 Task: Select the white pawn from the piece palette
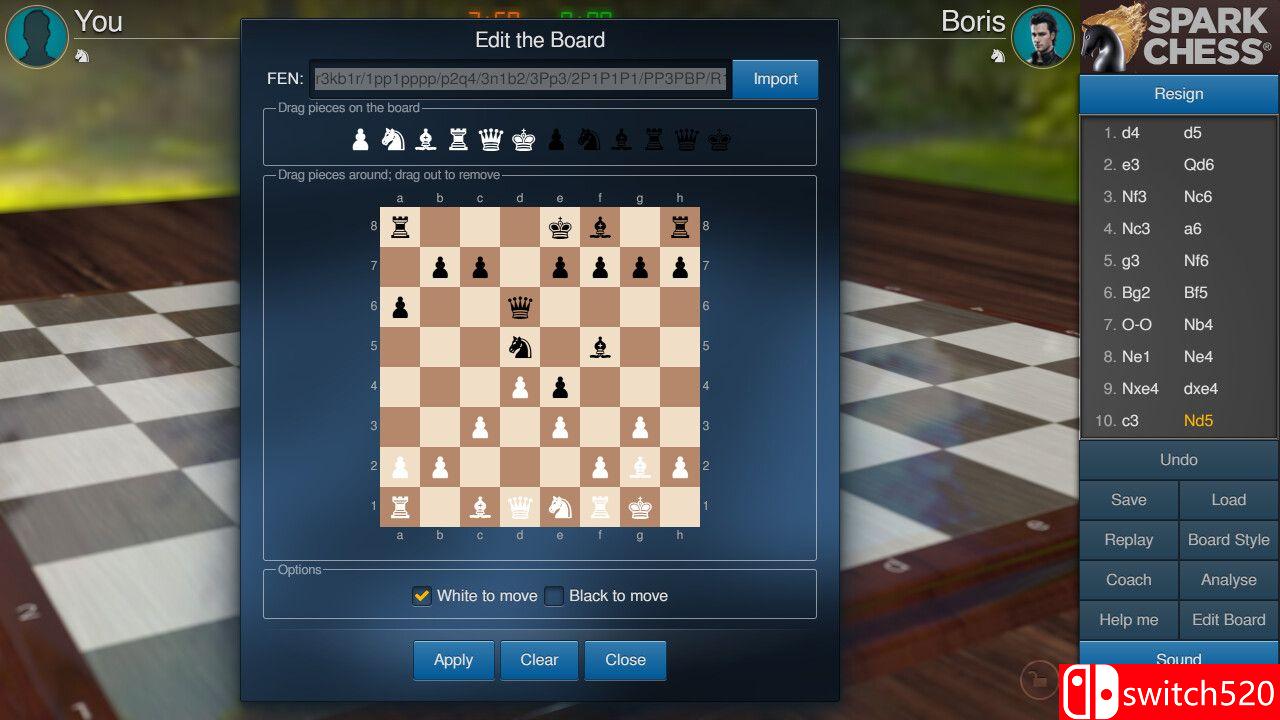(x=359, y=139)
